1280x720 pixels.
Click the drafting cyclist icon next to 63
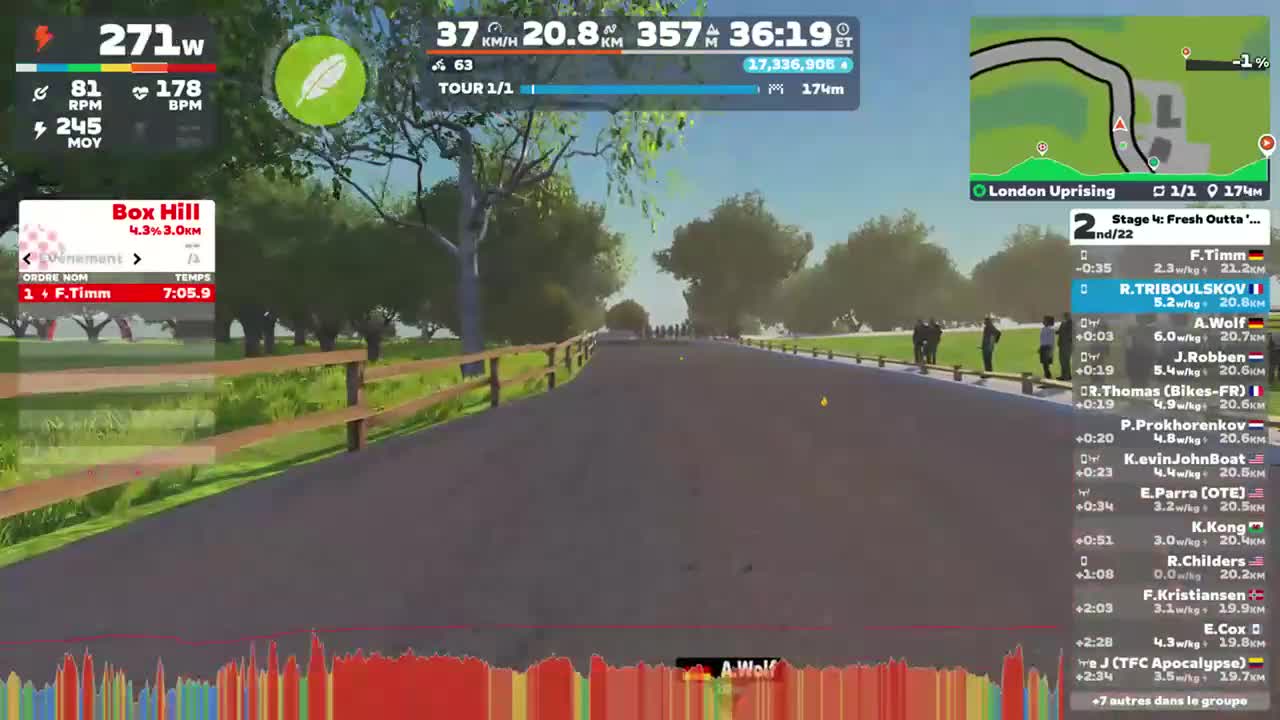click(440, 65)
